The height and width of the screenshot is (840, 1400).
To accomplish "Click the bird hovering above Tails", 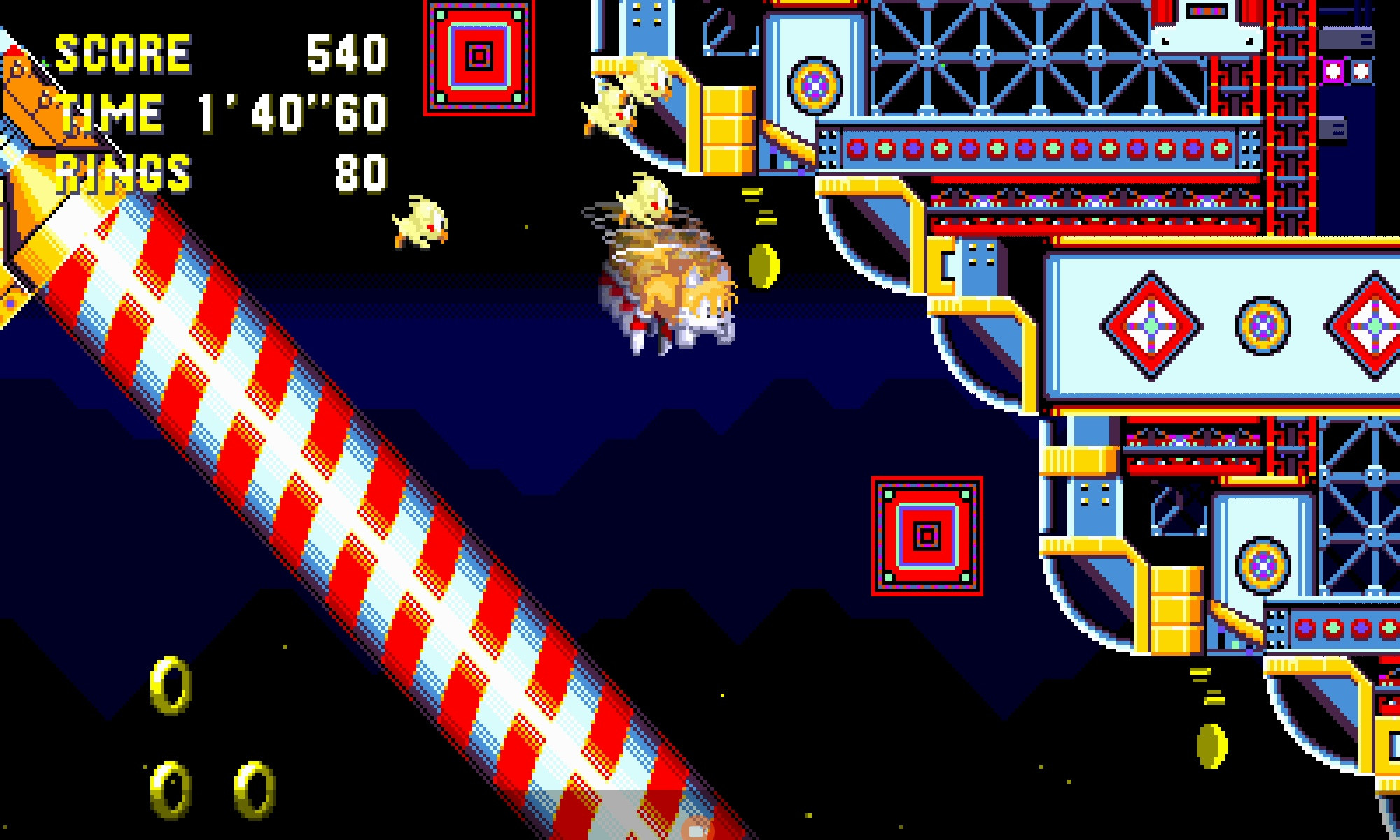I will point(644,203).
